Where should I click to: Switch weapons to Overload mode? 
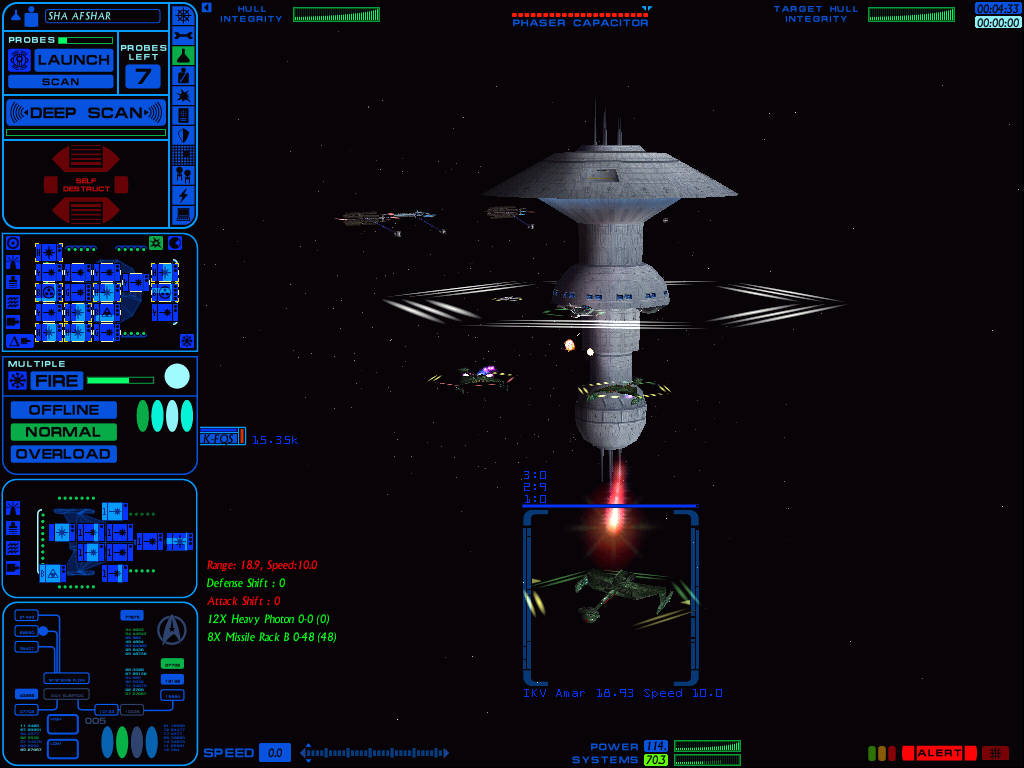(64, 454)
